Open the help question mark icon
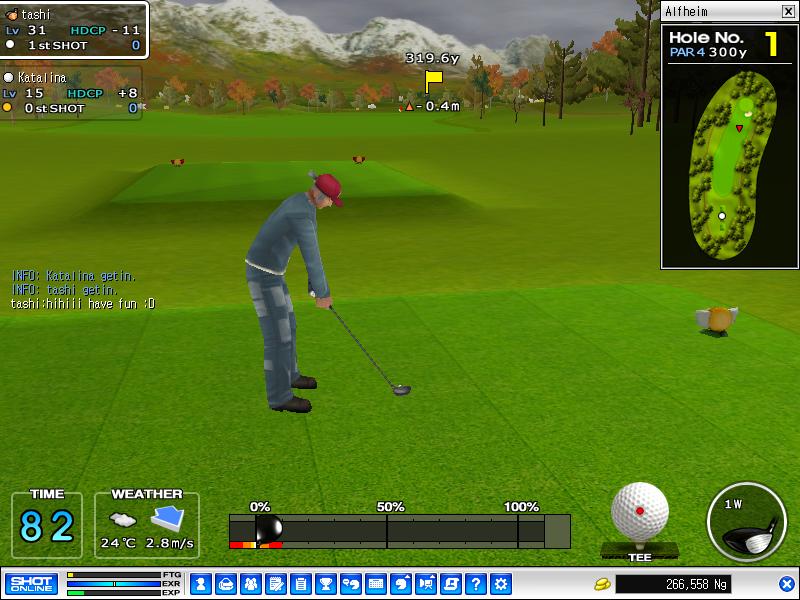 coord(476,583)
